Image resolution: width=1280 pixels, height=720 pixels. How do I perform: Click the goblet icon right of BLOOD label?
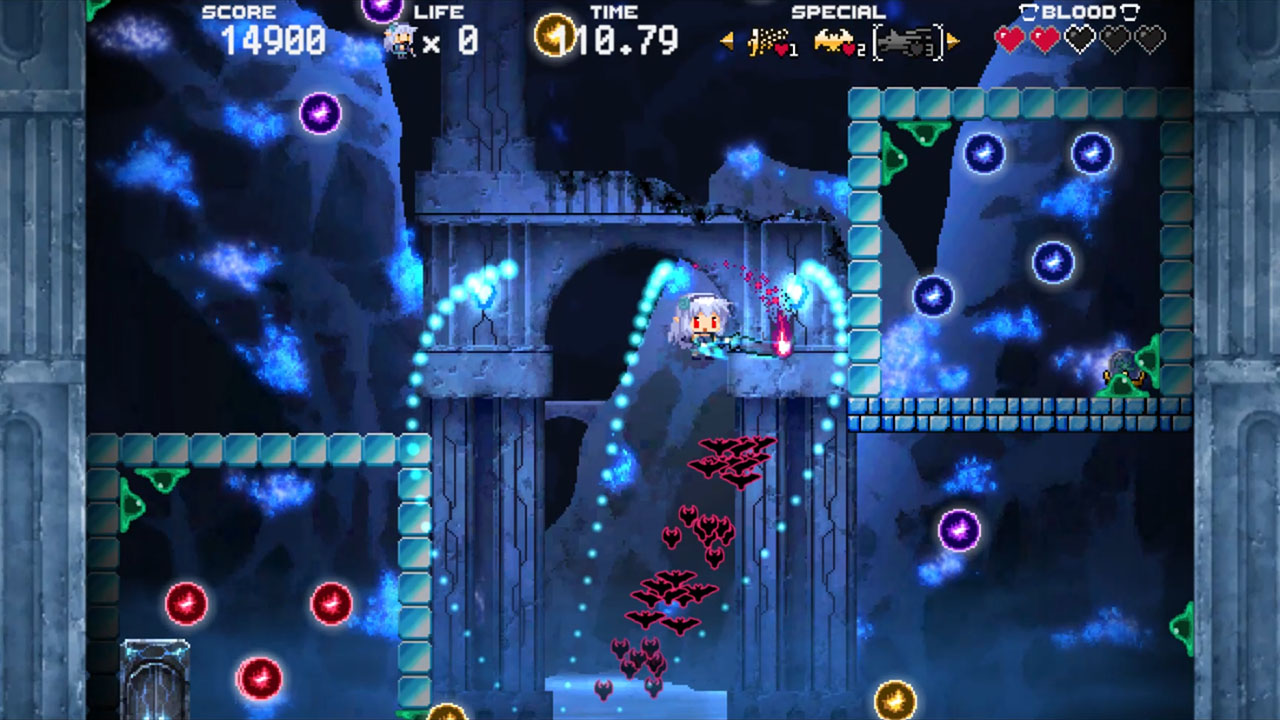point(1129,11)
